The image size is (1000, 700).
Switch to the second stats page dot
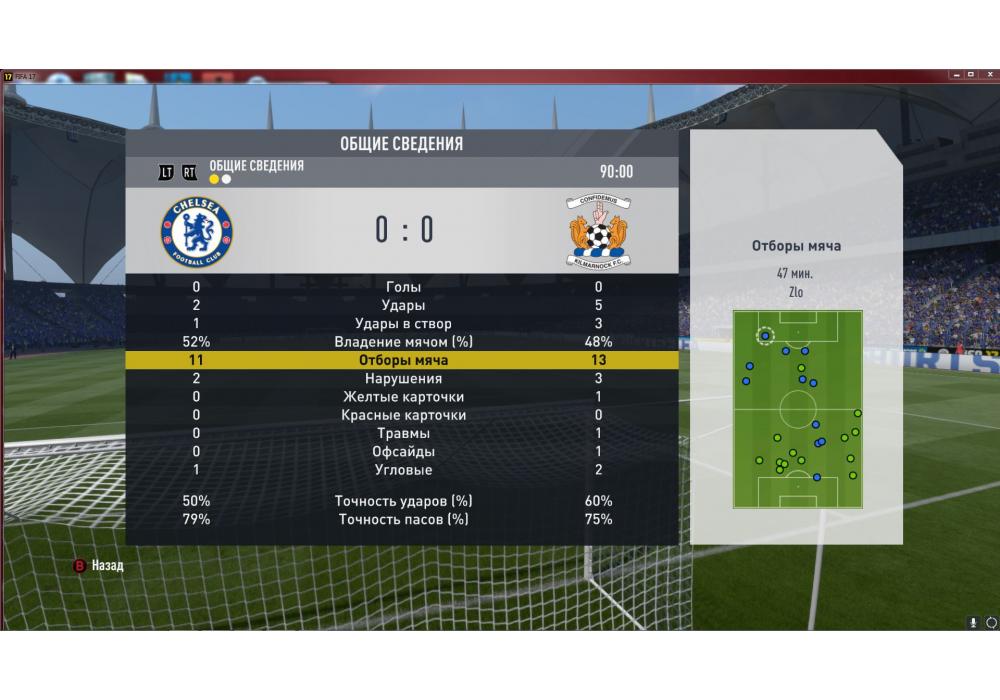pyautogui.click(x=227, y=180)
